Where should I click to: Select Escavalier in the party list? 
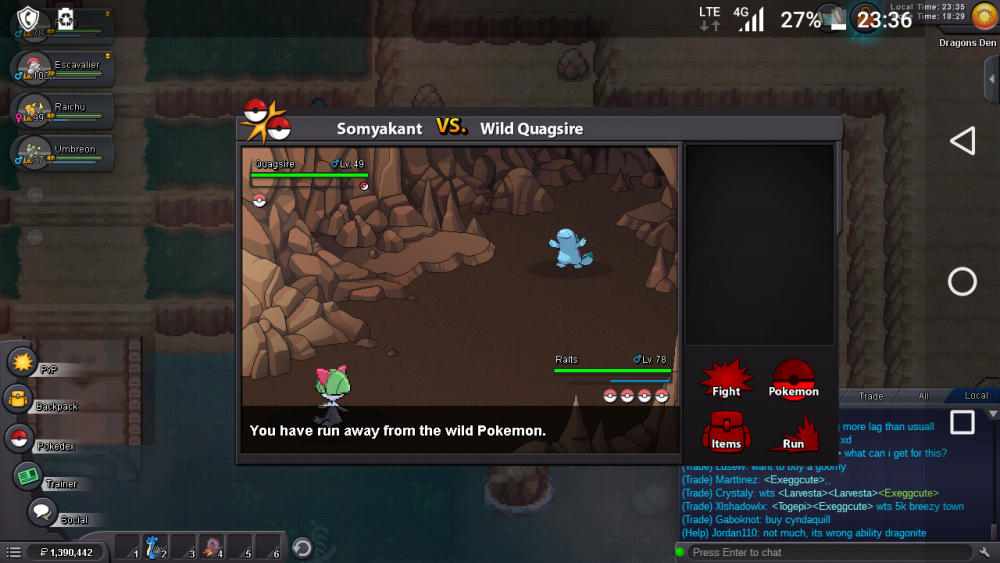(x=62, y=68)
